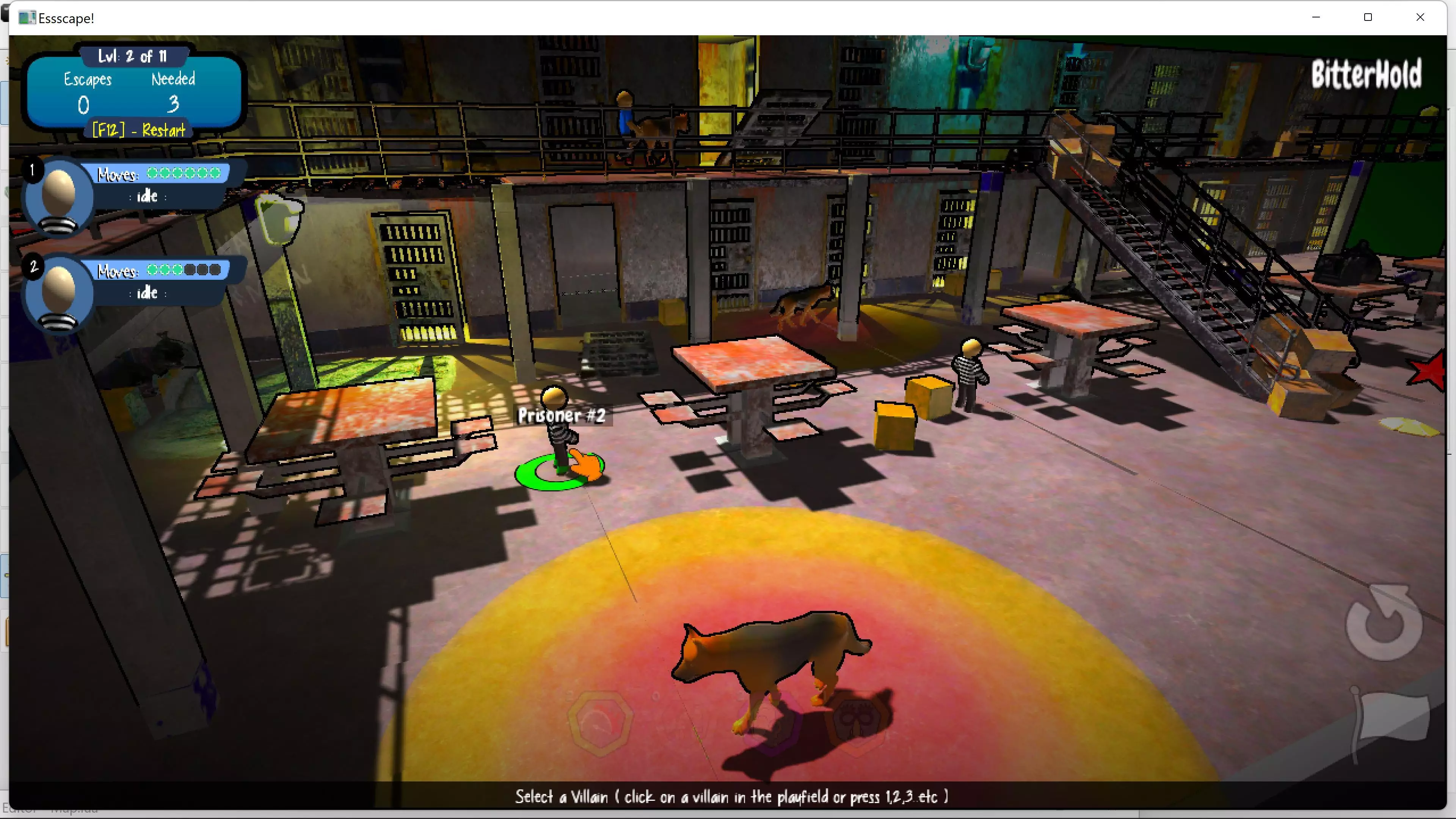Minimize the Essscape! window
Screen dimensions: 1456x819
point(1316,17)
